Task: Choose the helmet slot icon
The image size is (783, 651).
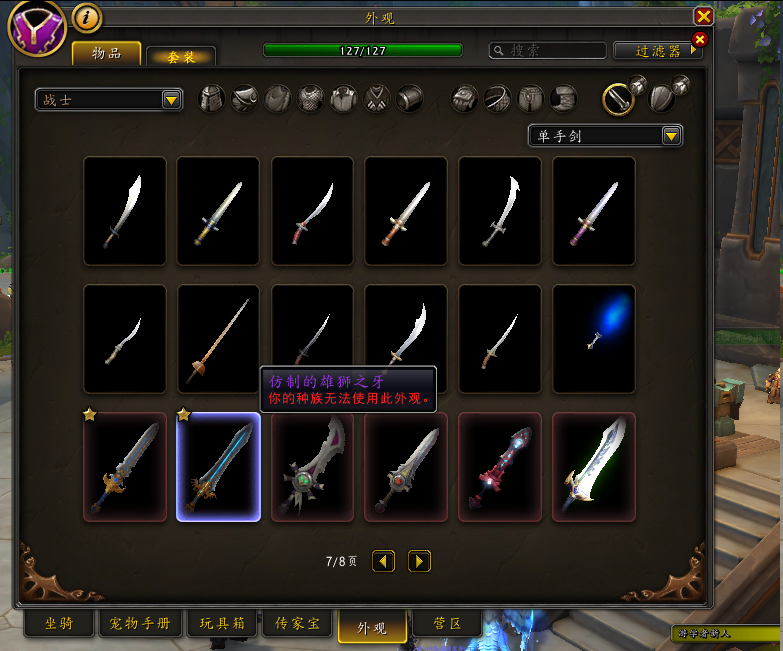Action: [211, 98]
